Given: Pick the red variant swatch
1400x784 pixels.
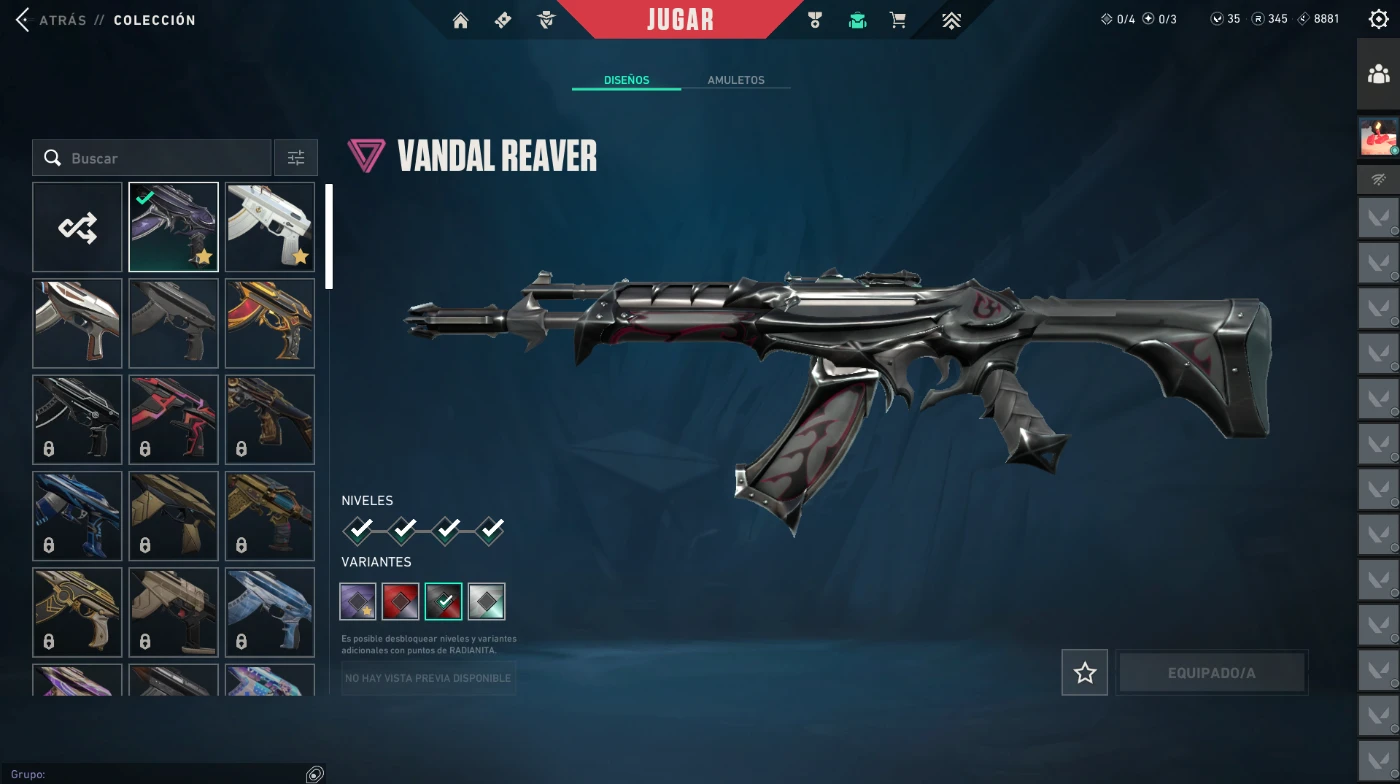Looking at the screenshot, I should [401, 601].
